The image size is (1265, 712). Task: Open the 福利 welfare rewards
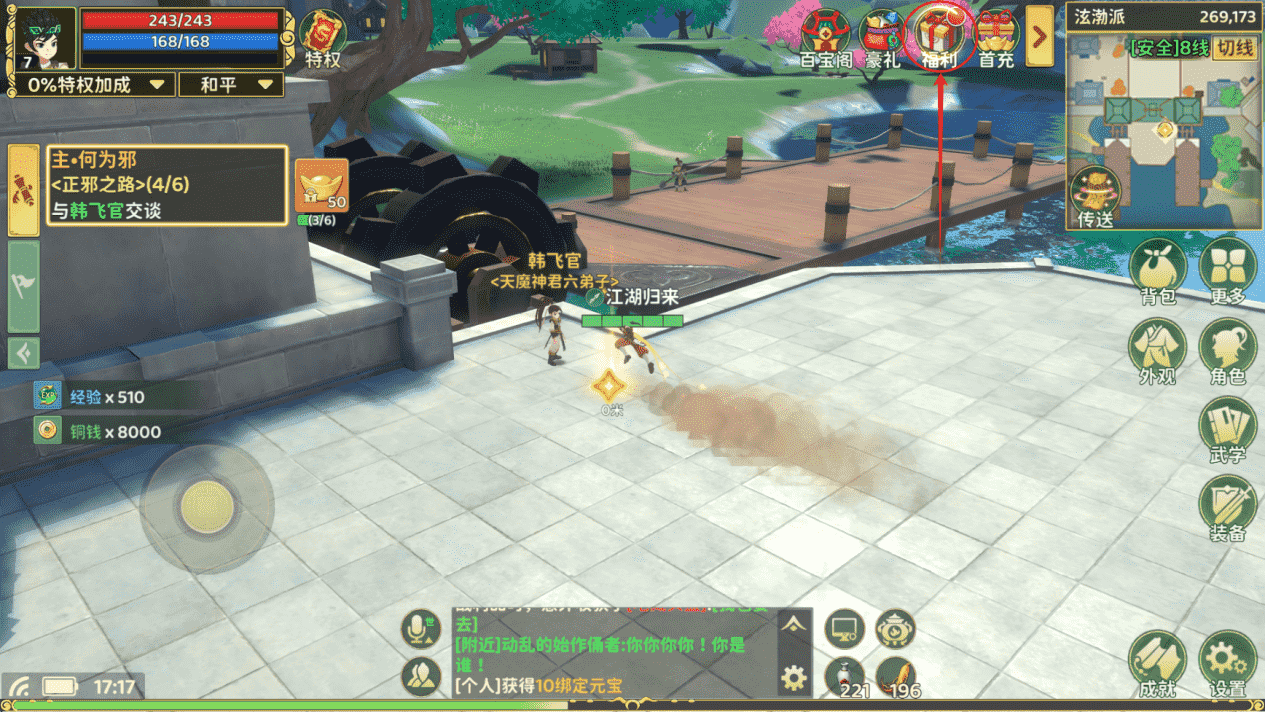pyautogui.click(x=940, y=38)
